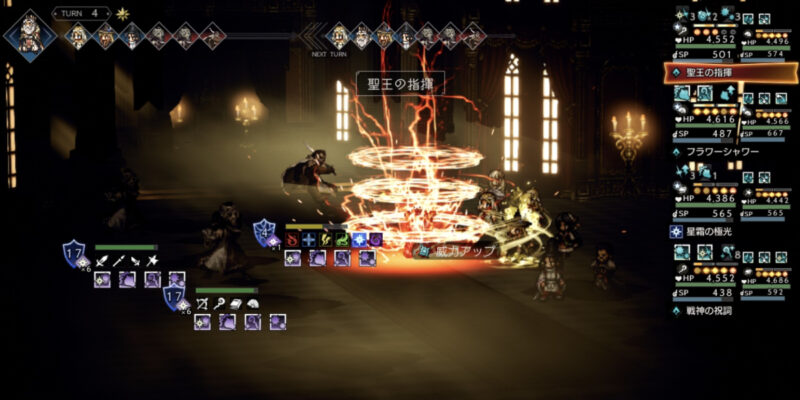Click the light weakness icon
Viewport: 800px width, 400px height.
[x=358, y=240]
